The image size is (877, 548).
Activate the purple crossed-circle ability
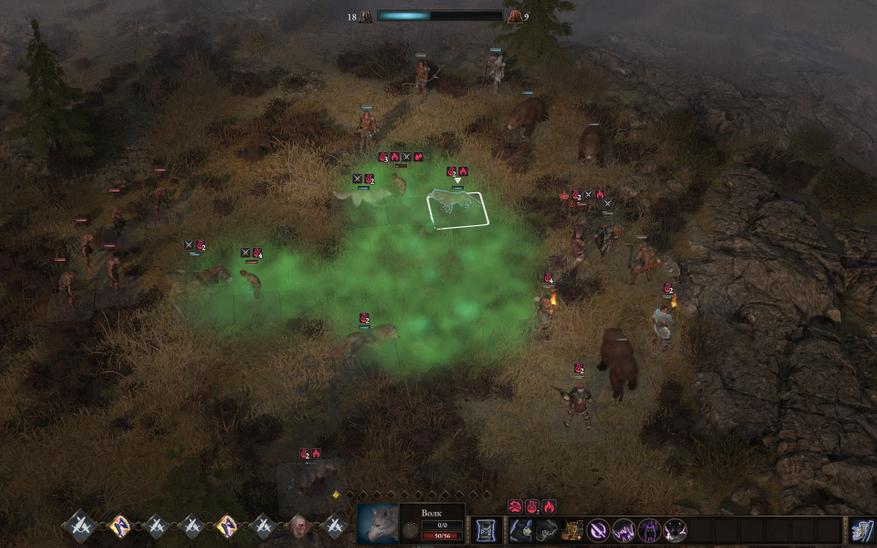[598, 530]
